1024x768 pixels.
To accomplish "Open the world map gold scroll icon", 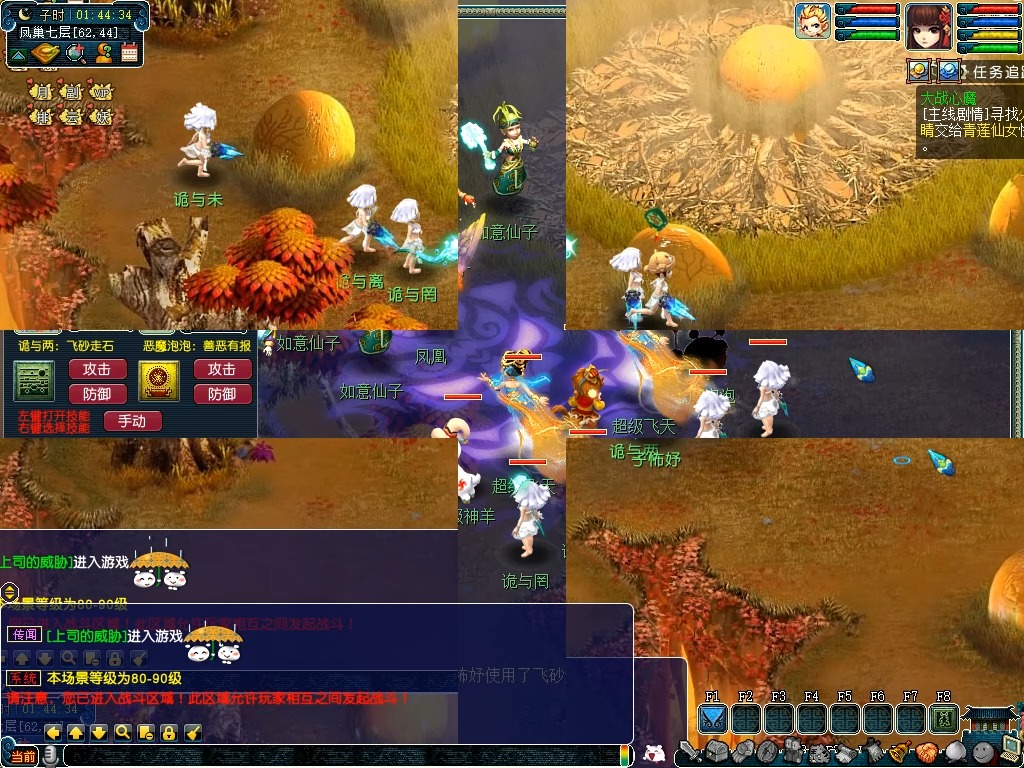I will pyautogui.click(x=45, y=53).
